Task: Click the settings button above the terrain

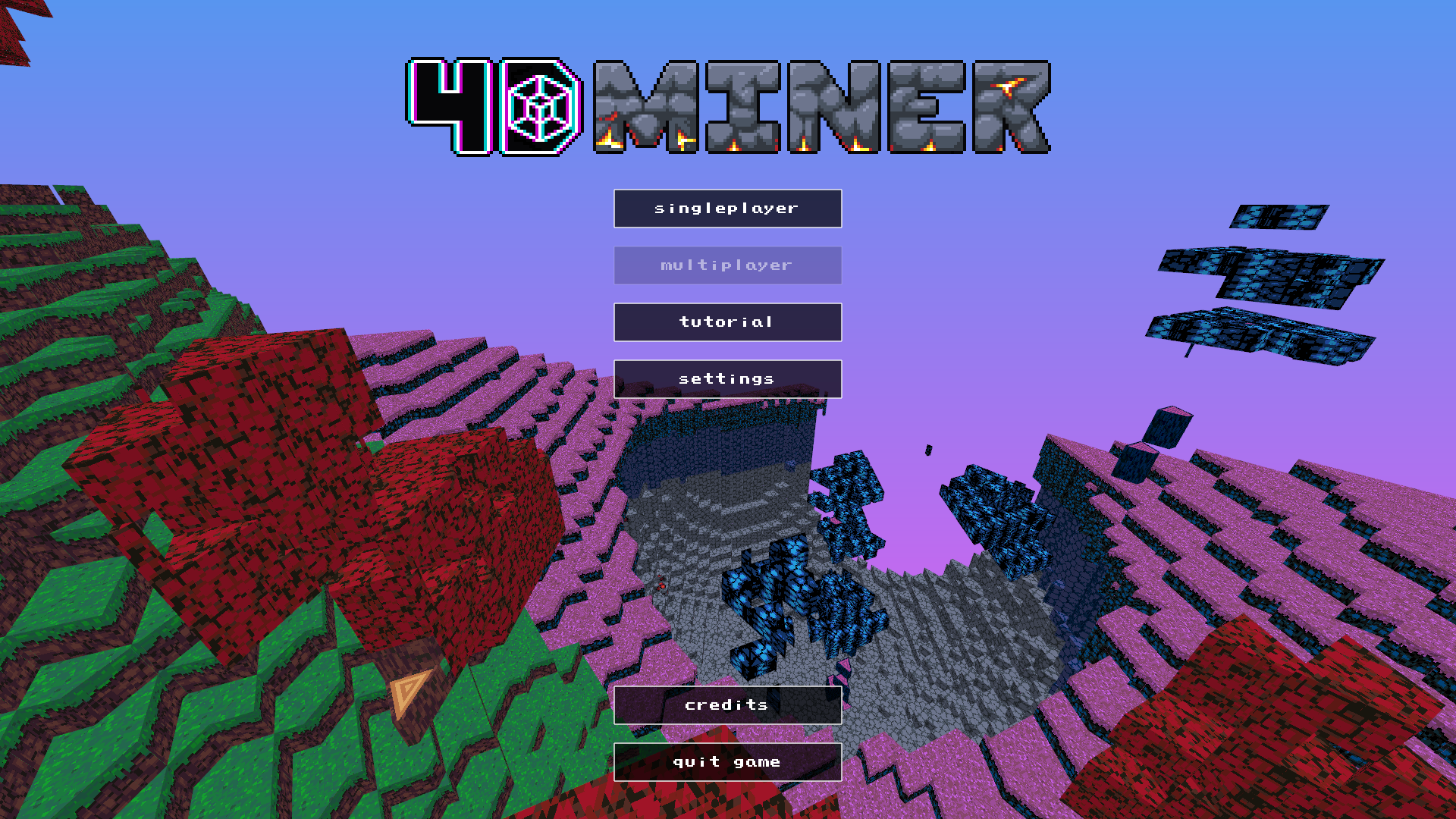Action: (727, 378)
